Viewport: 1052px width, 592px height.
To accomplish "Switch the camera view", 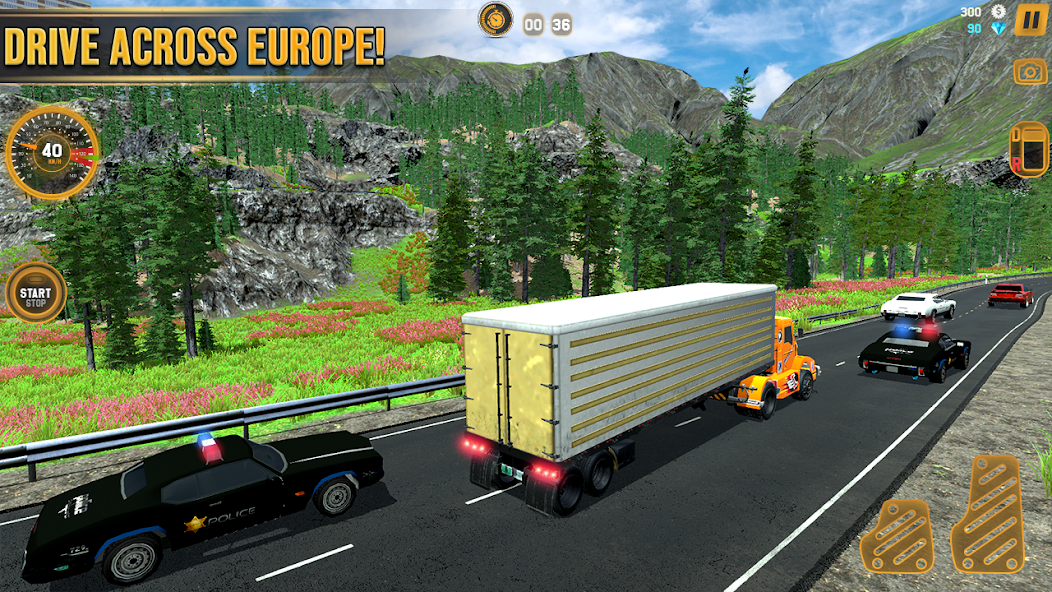I will (1030, 71).
